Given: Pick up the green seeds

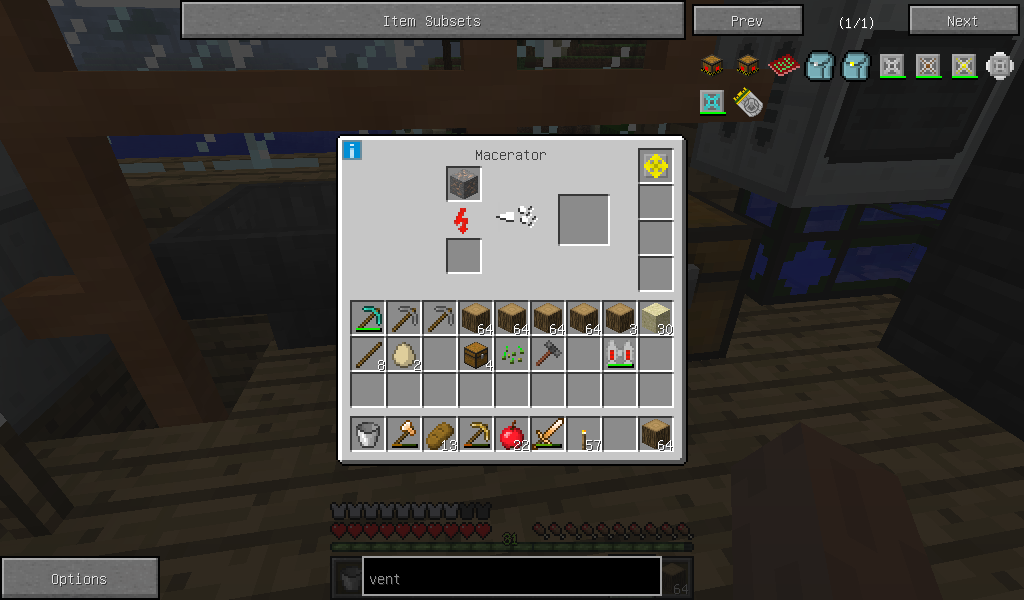Looking at the screenshot, I should [512, 354].
